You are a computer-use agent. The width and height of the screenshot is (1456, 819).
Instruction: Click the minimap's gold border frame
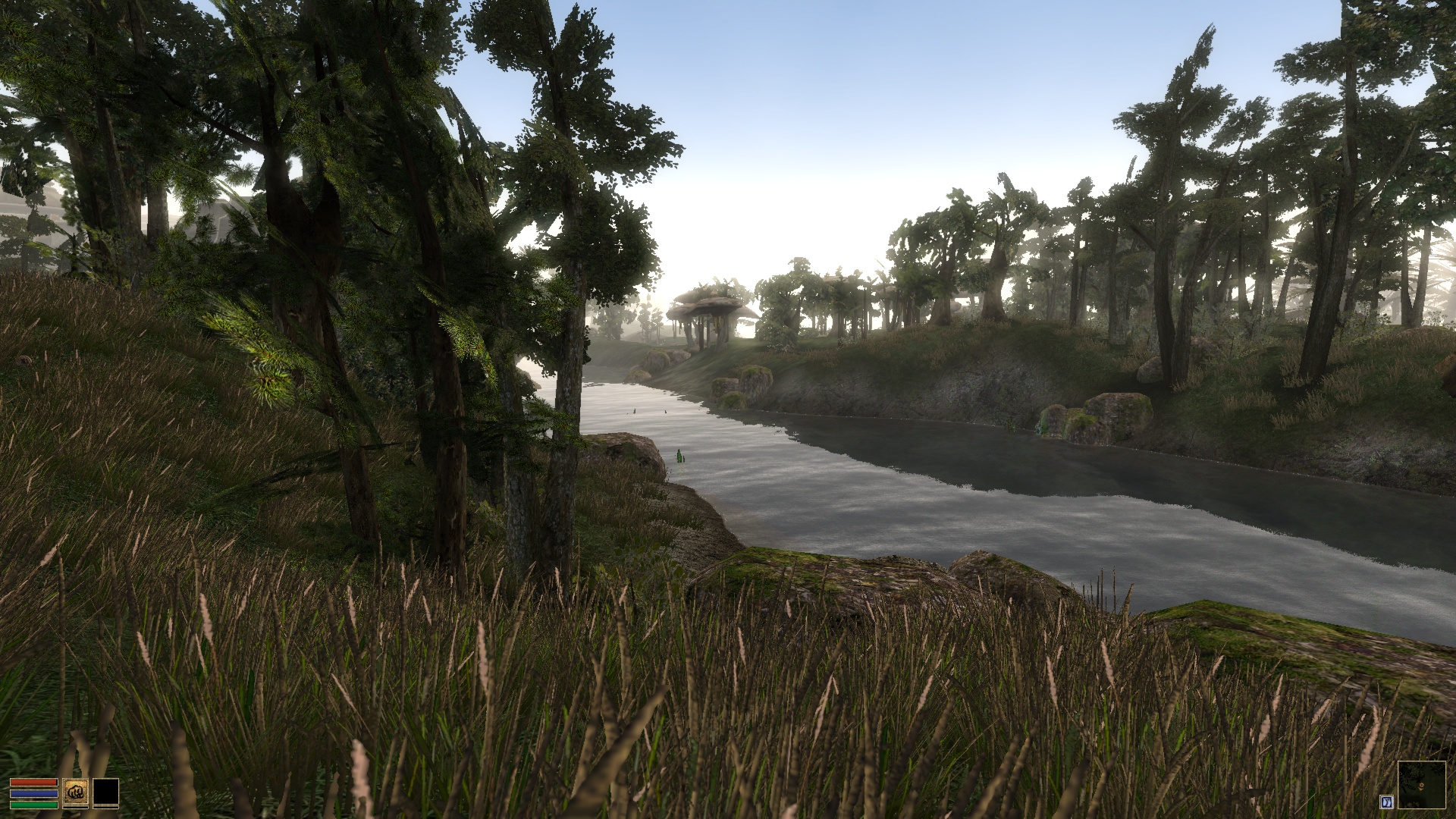click(x=1423, y=762)
